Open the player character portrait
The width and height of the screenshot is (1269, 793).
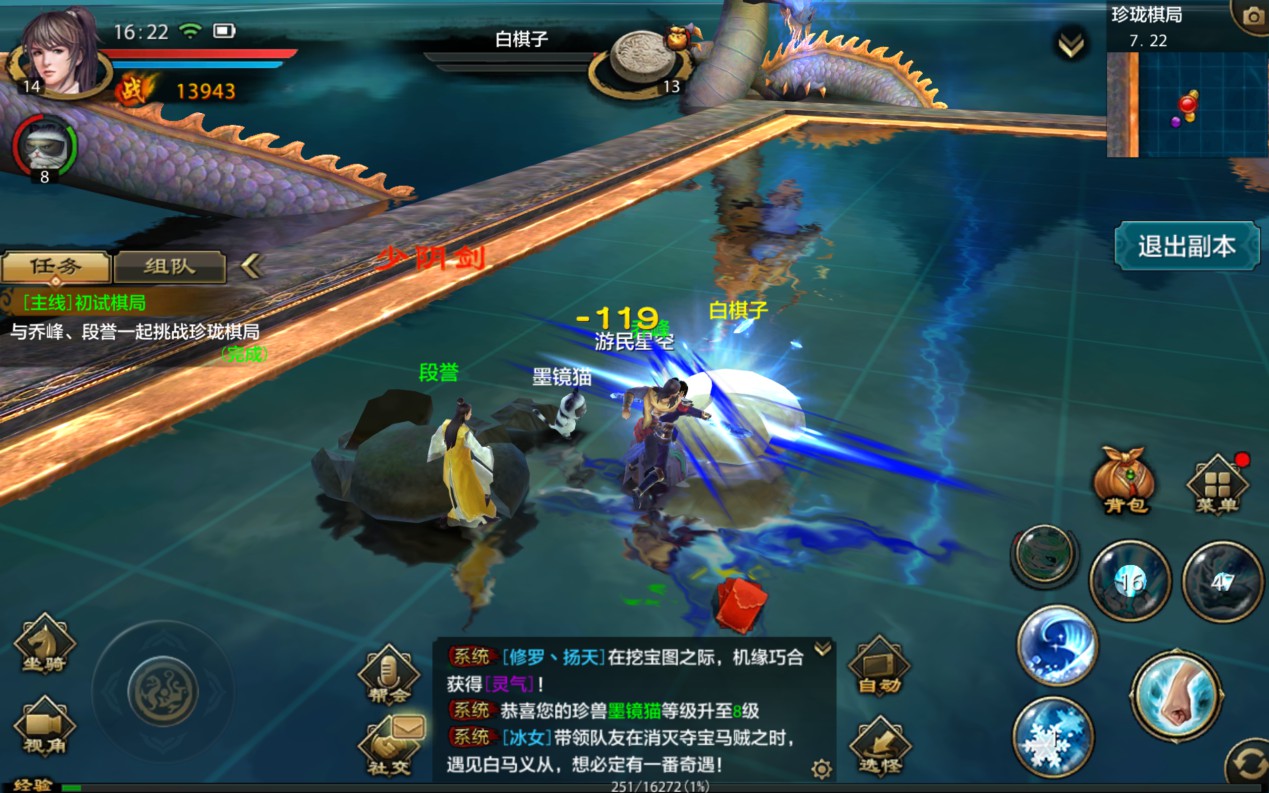tap(62, 52)
